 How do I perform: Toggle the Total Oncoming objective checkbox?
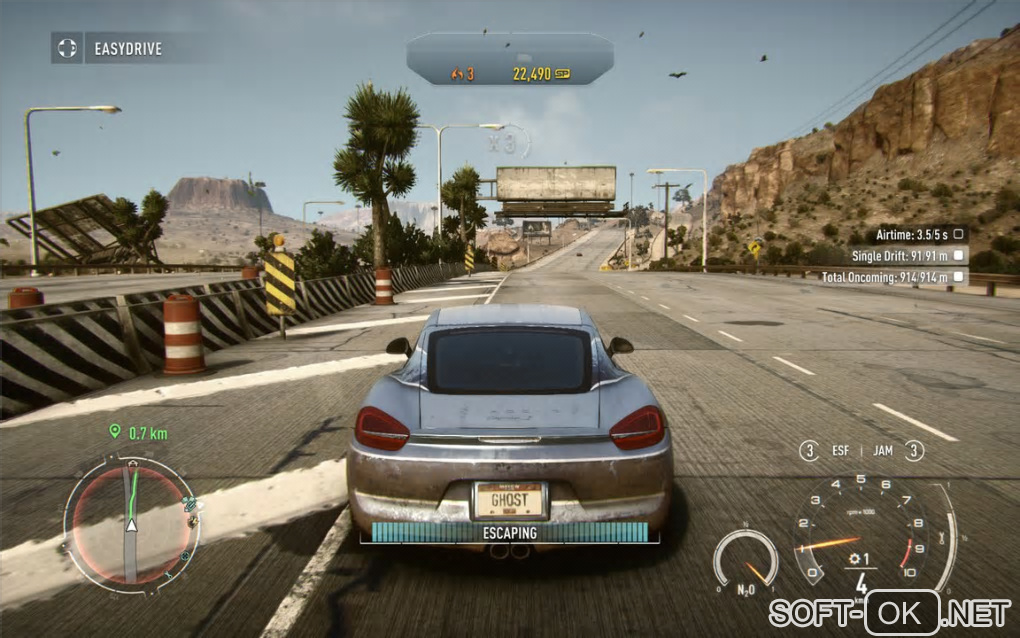(958, 277)
